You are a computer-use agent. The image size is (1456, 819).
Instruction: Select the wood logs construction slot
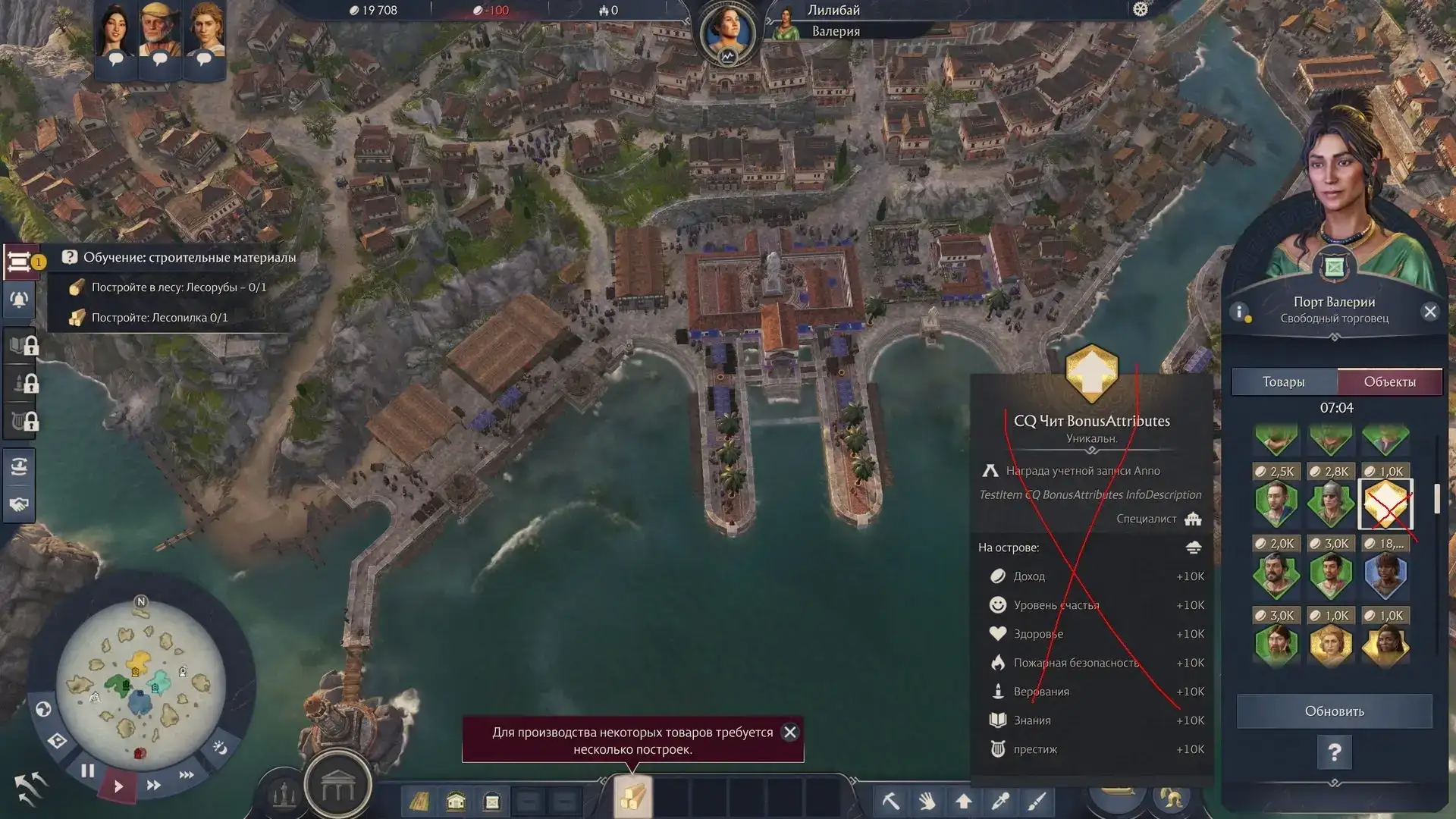click(632, 798)
